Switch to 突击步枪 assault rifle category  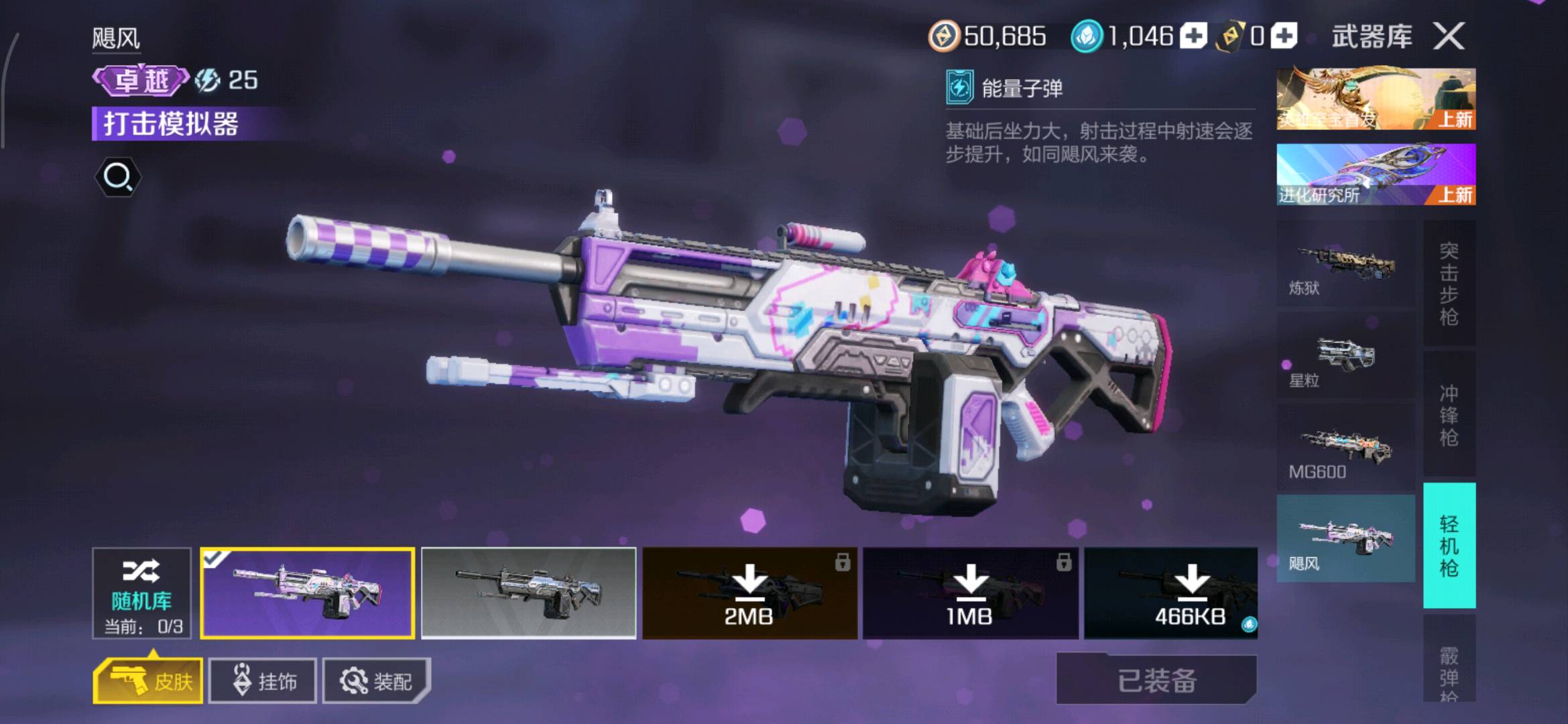(x=1449, y=284)
